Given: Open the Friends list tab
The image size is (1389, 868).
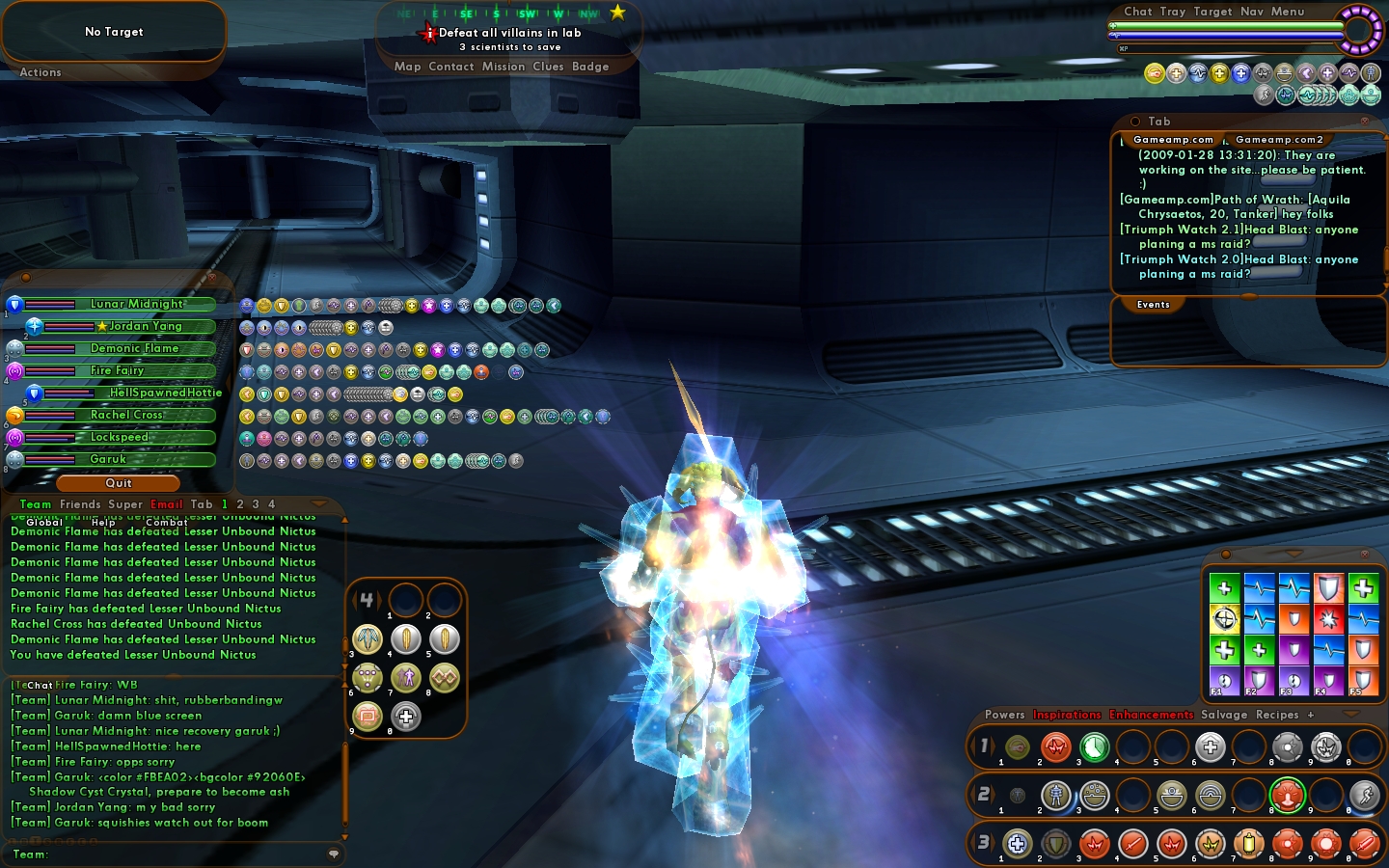Looking at the screenshot, I should pos(80,504).
